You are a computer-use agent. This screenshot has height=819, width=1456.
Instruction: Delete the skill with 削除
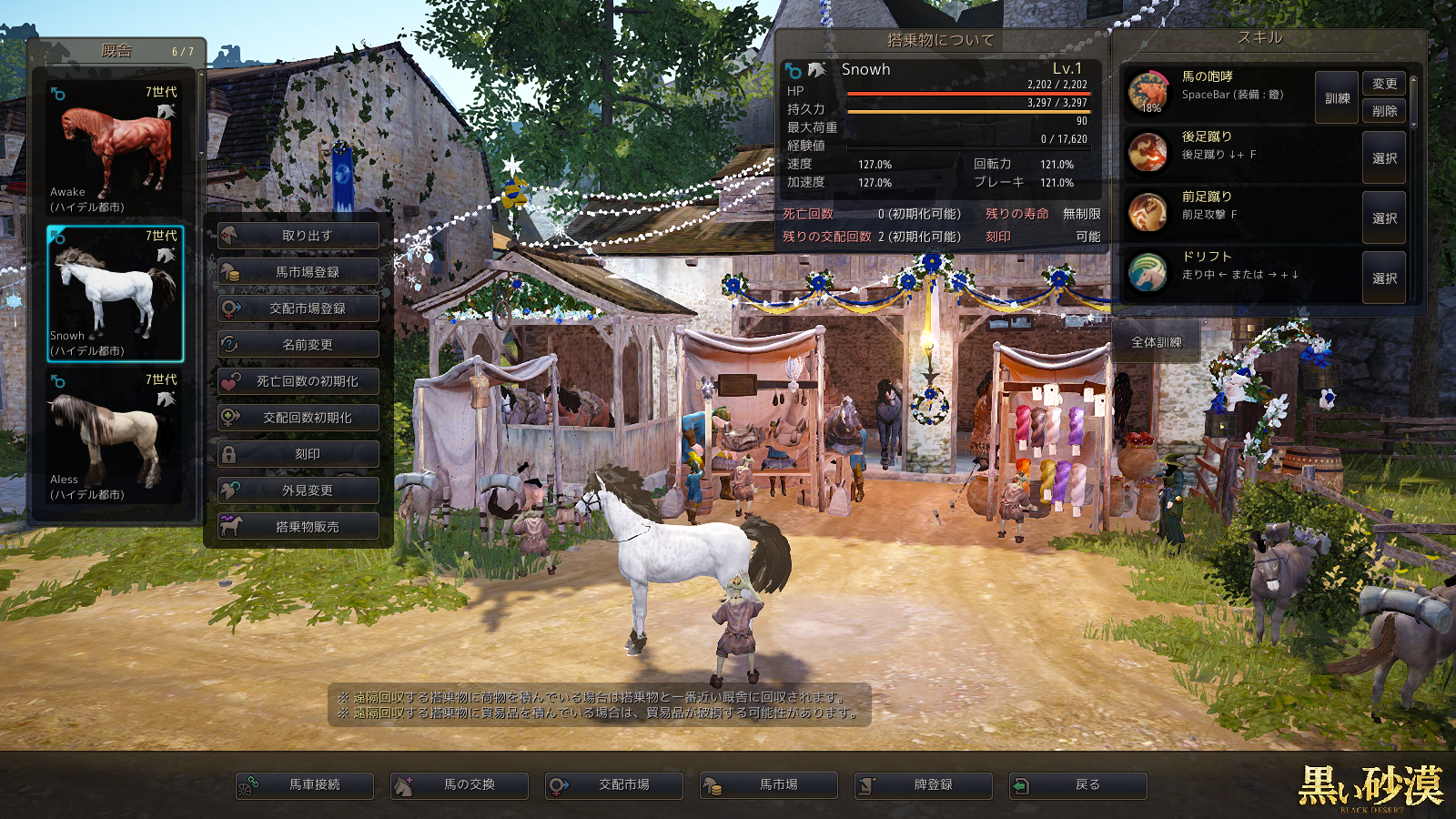1384,111
